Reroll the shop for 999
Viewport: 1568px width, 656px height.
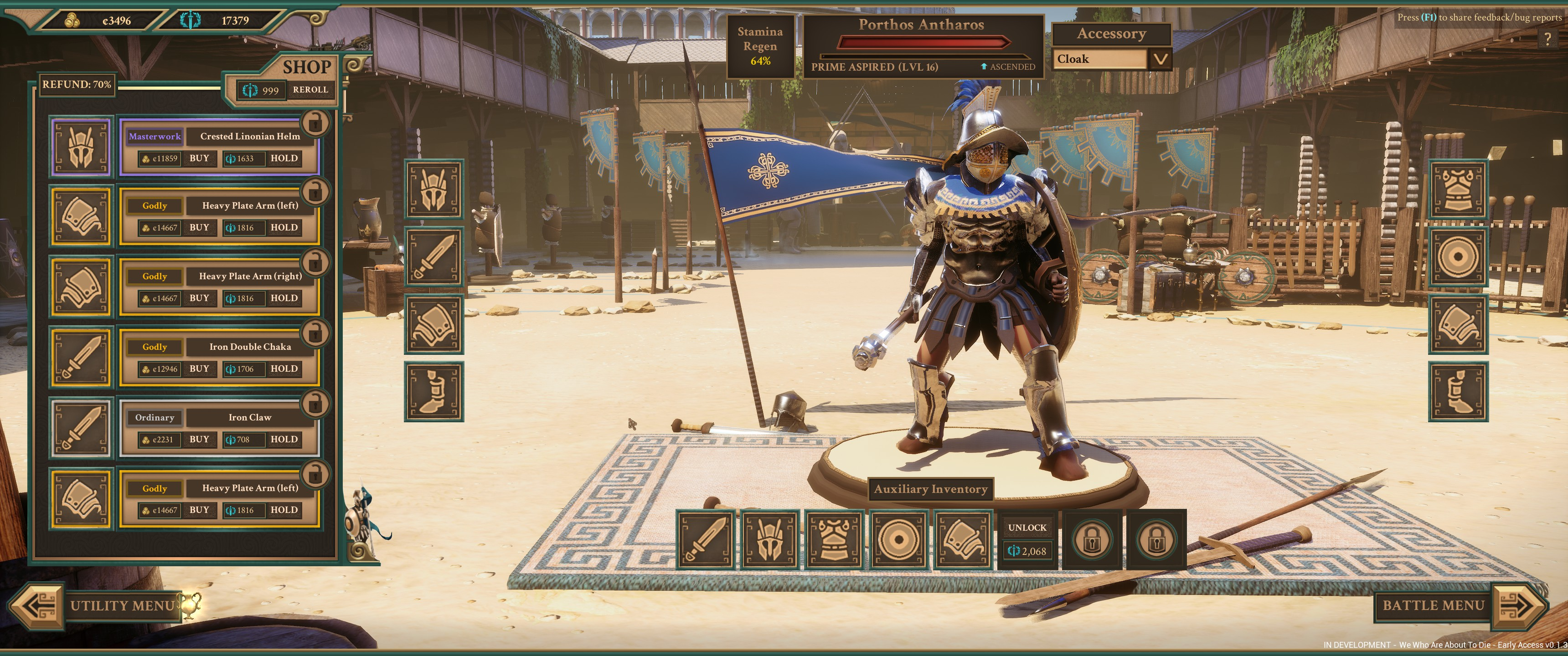point(310,90)
